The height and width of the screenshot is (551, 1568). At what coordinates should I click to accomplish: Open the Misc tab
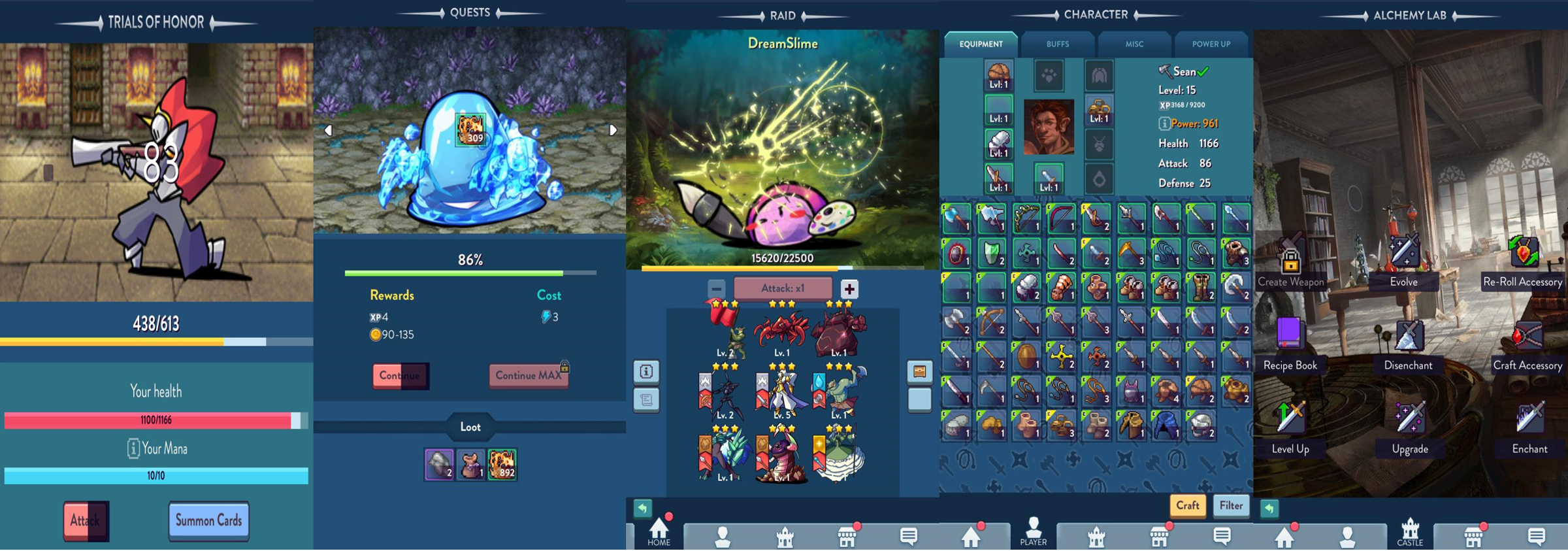pyautogui.click(x=1134, y=44)
